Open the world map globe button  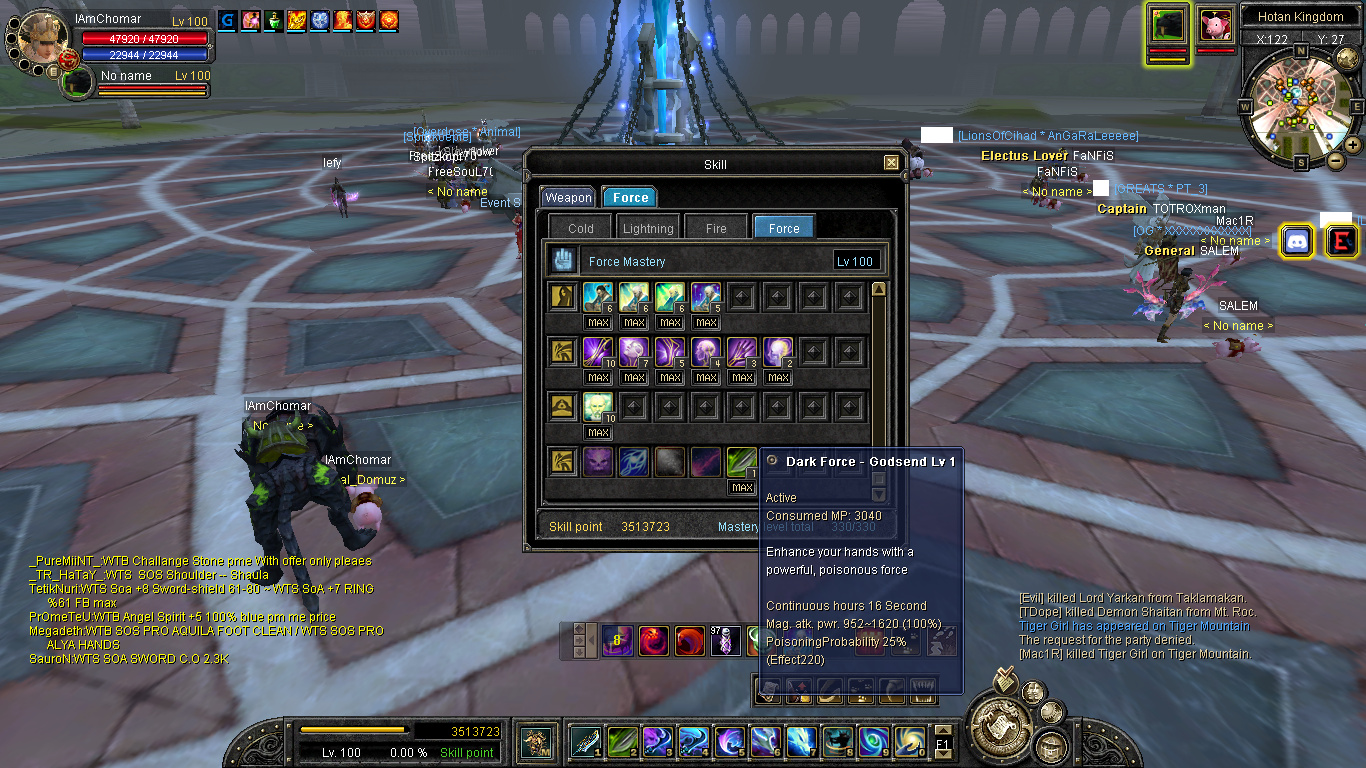point(1000,717)
